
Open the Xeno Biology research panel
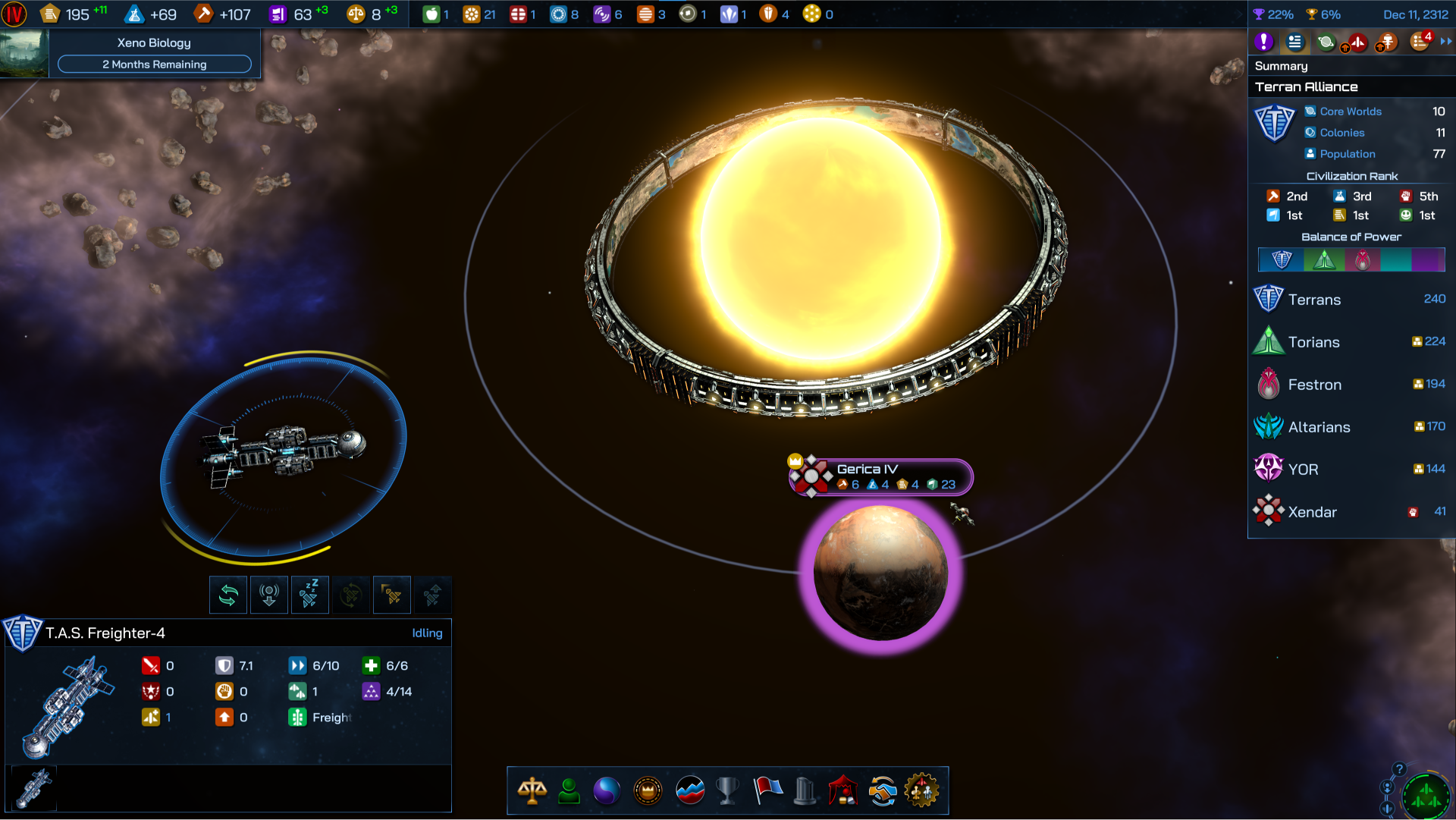pyautogui.click(x=154, y=53)
